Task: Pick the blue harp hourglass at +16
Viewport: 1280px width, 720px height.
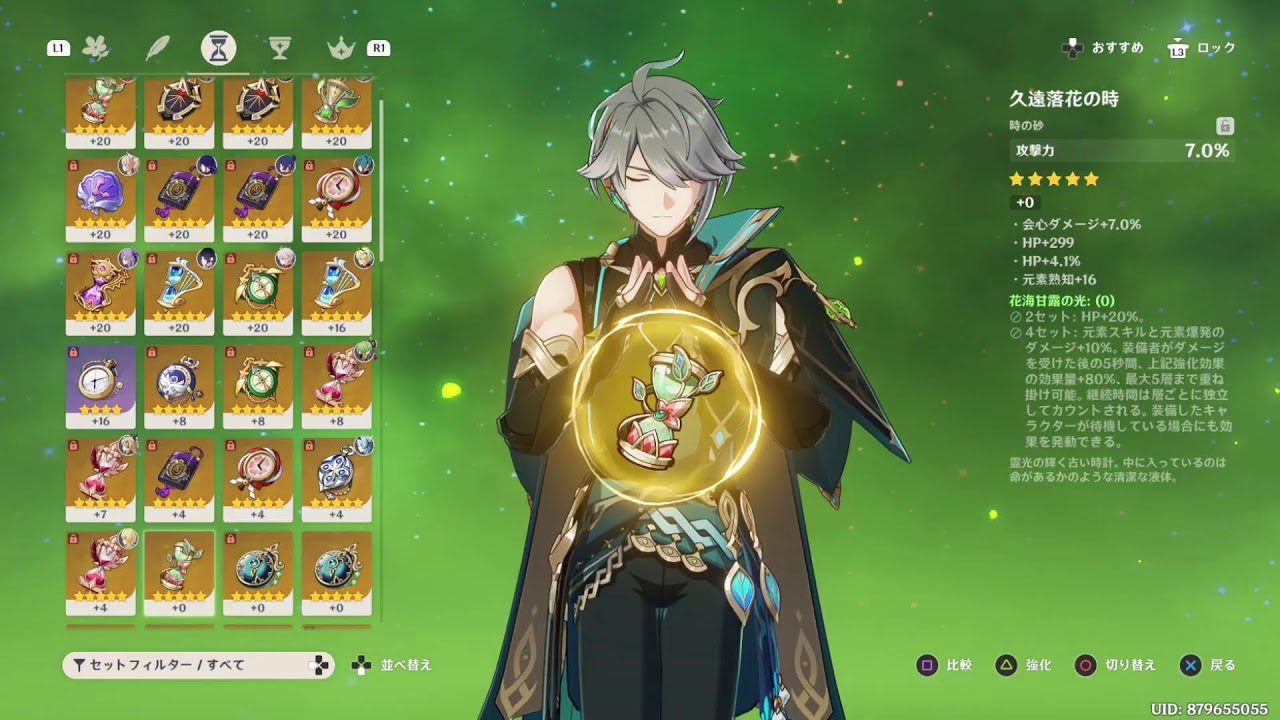Action: pos(337,291)
